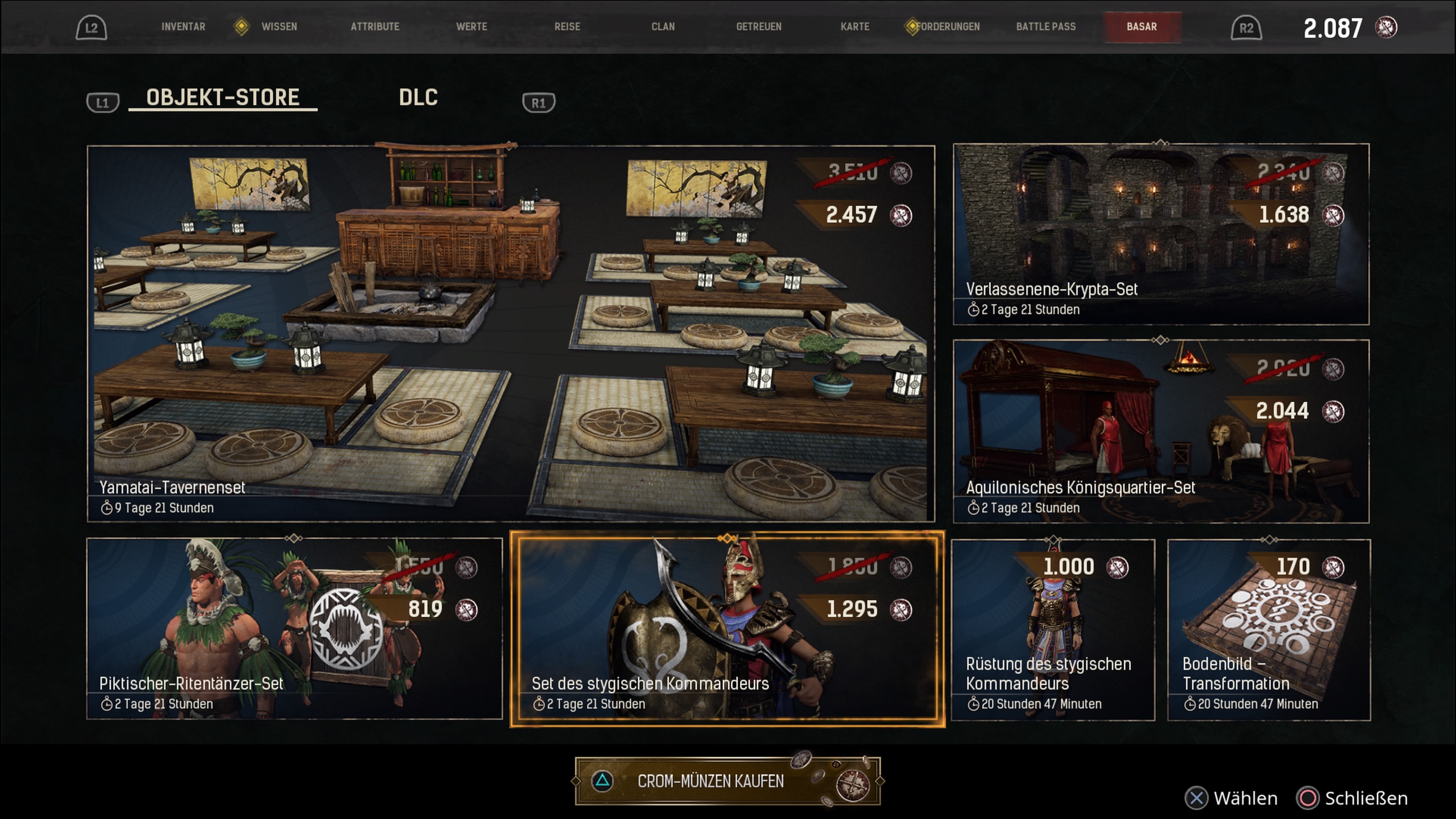The width and height of the screenshot is (1456, 819).
Task: Click the diamond marker beside Forderungen
Action: point(912,26)
